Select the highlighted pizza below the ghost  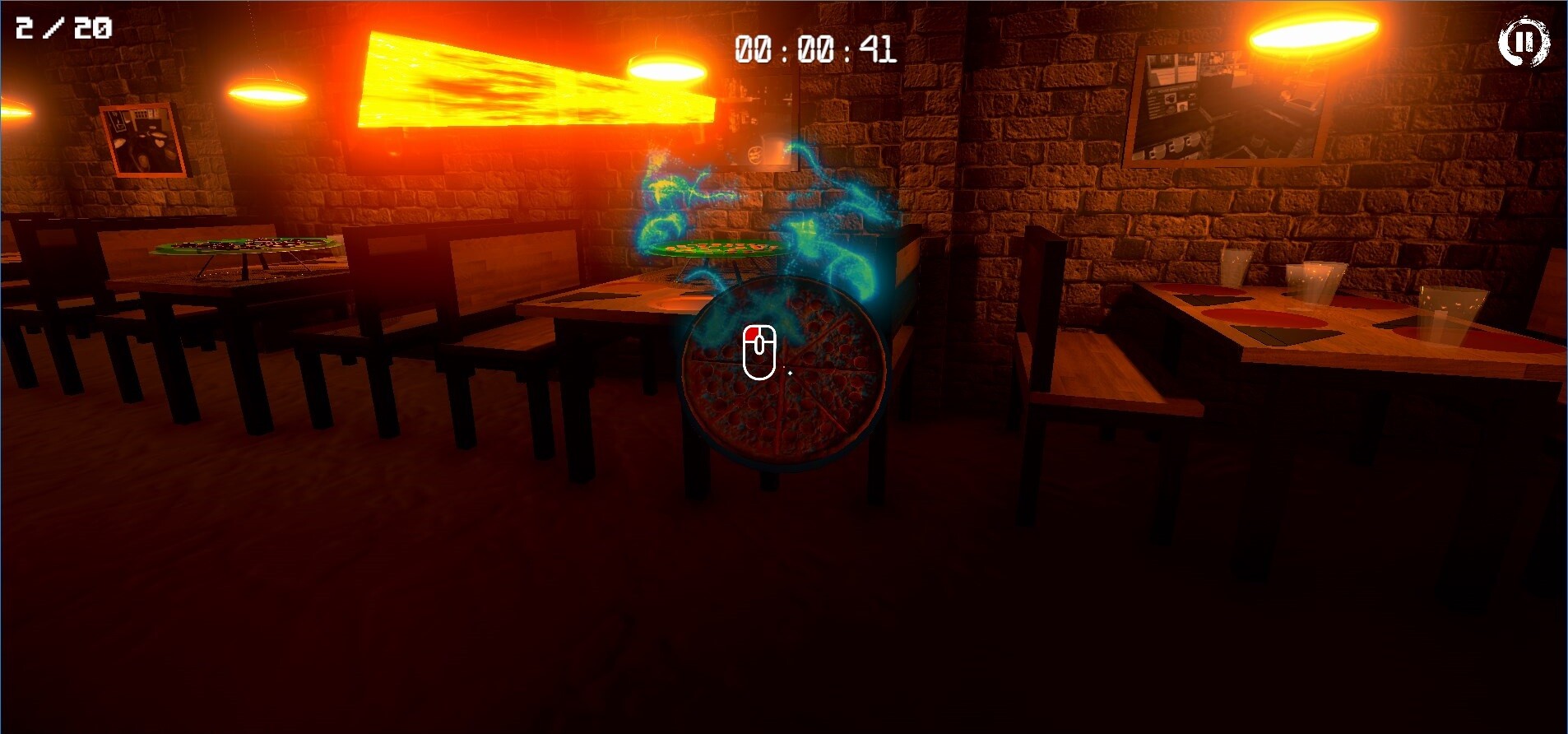(x=786, y=379)
